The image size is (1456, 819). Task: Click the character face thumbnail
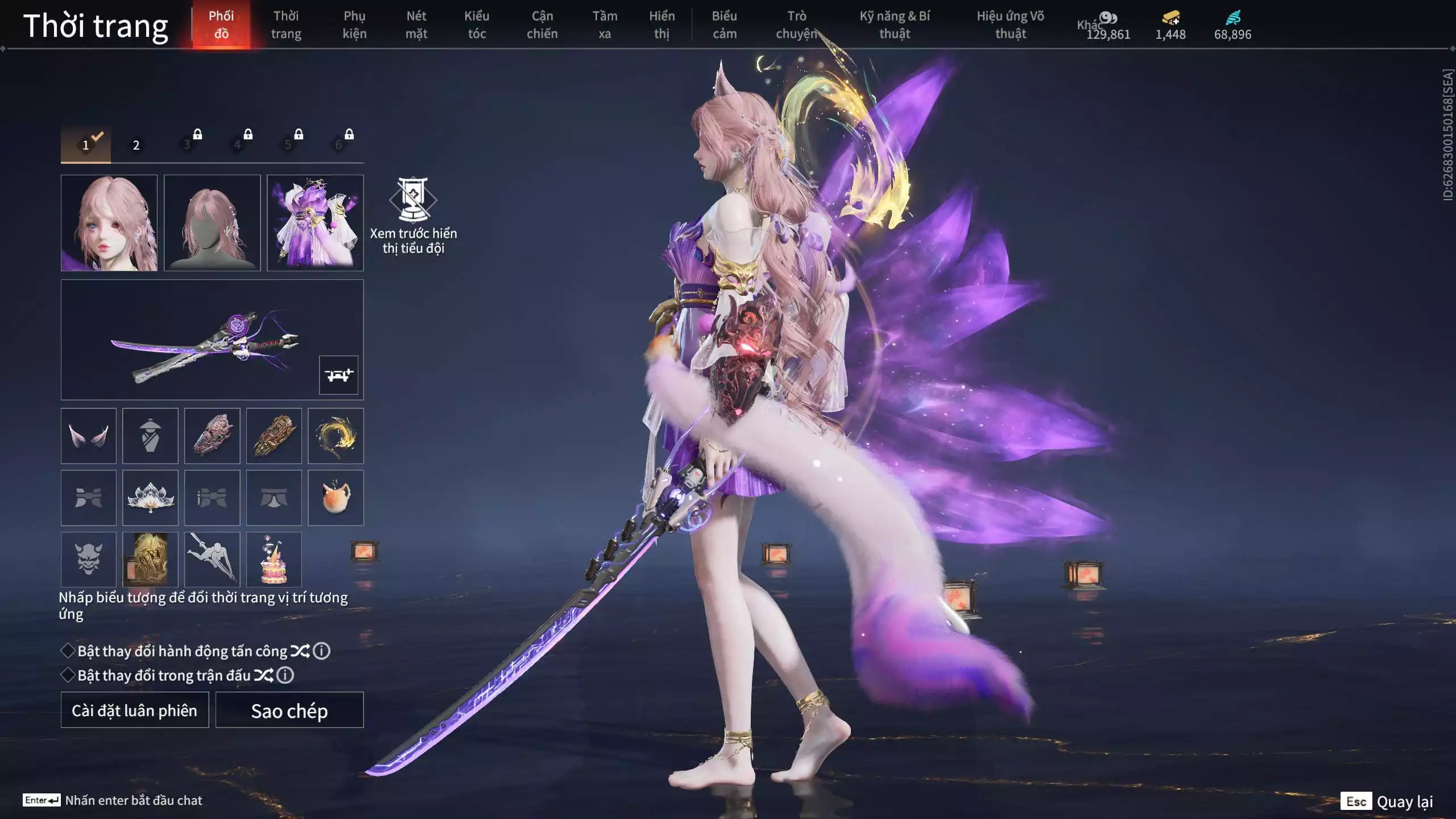(x=109, y=223)
